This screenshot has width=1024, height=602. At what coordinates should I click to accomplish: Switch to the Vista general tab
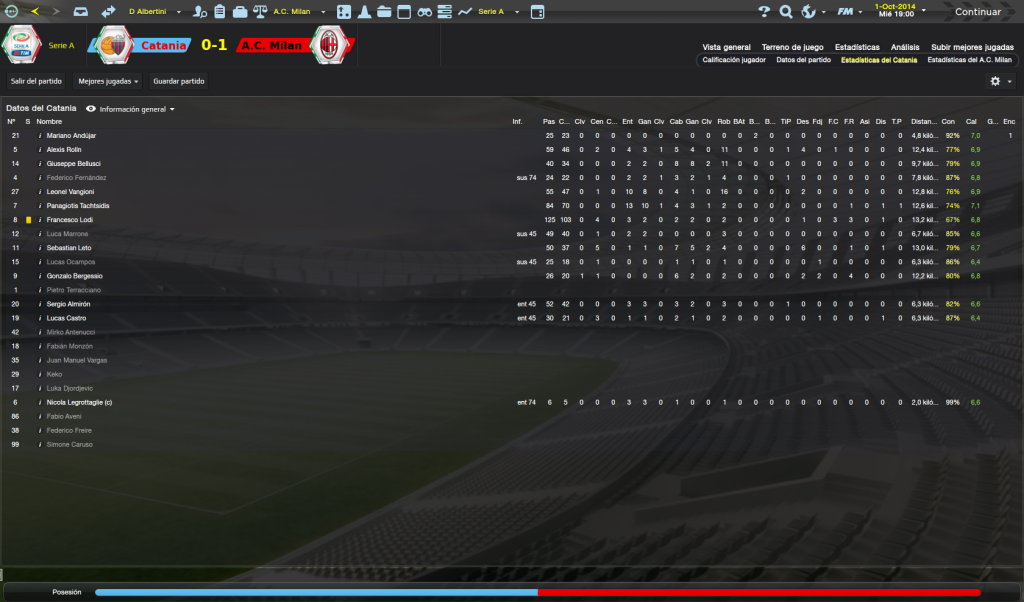click(726, 47)
